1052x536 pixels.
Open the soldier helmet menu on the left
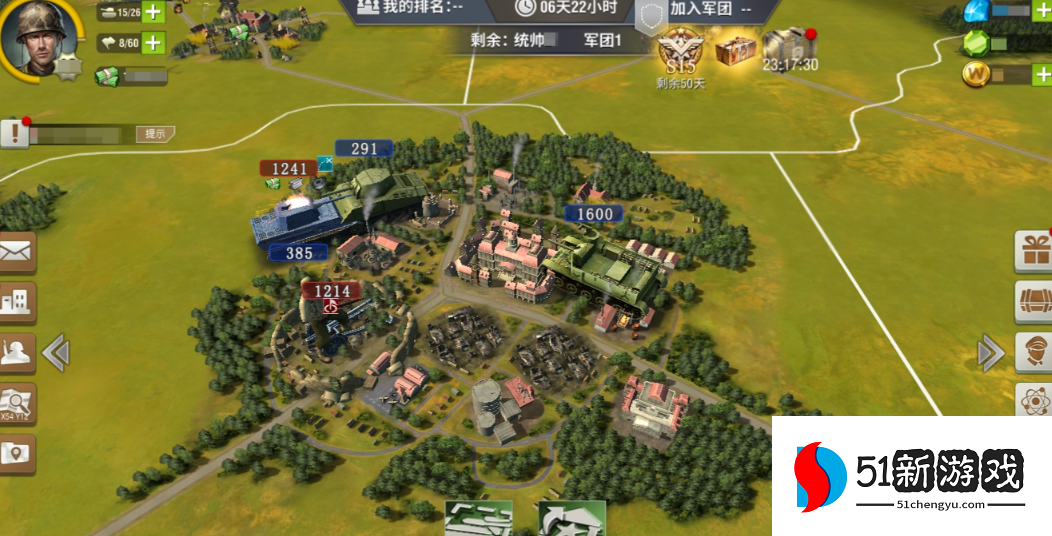point(16,353)
